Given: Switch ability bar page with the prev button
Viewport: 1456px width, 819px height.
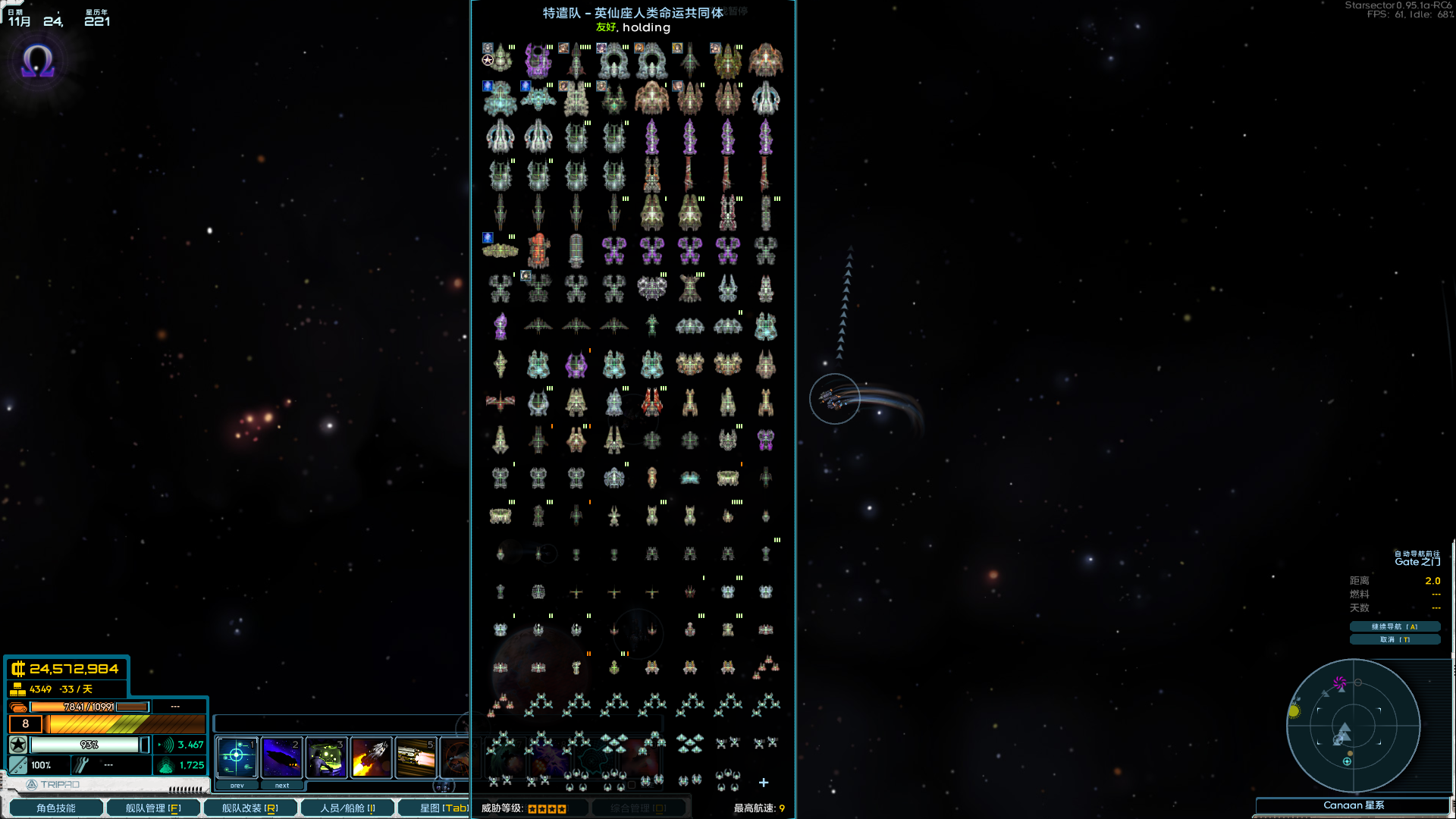Looking at the screenshot, I should pos(236,785).
